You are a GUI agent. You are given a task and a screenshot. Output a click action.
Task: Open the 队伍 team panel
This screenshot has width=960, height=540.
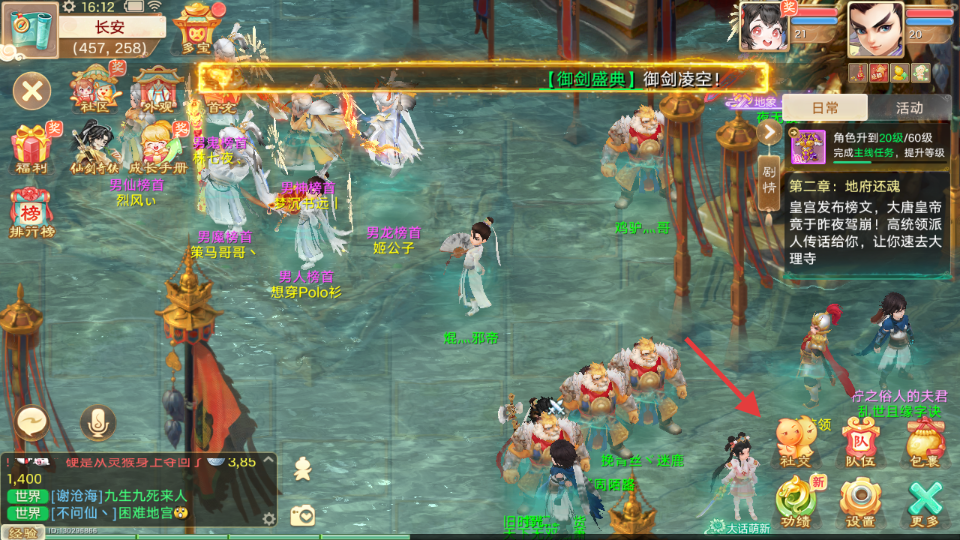(860, 441)
